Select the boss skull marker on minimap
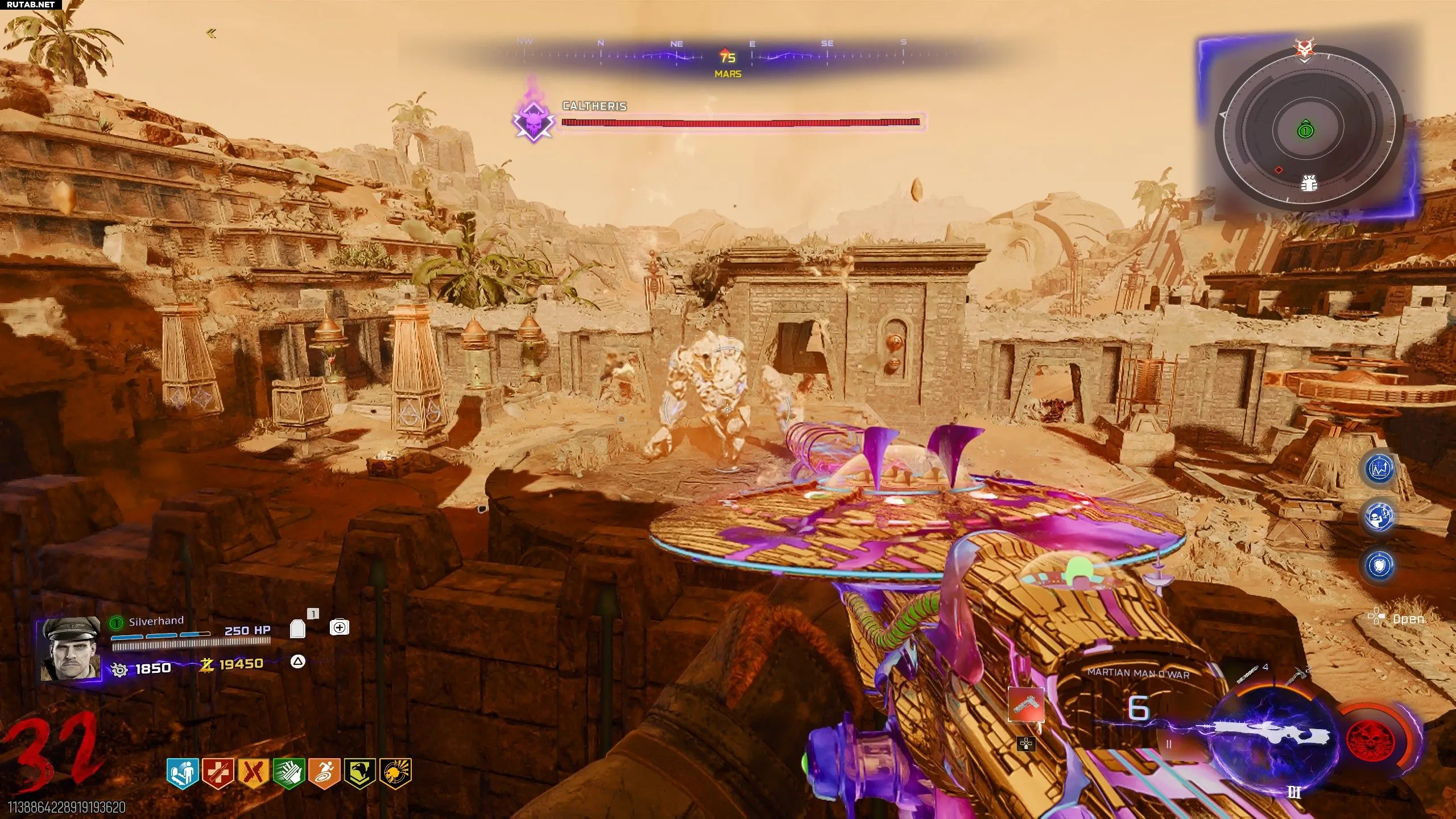This screenshot has height=819, width=1456. click(x=1302, y=48)
